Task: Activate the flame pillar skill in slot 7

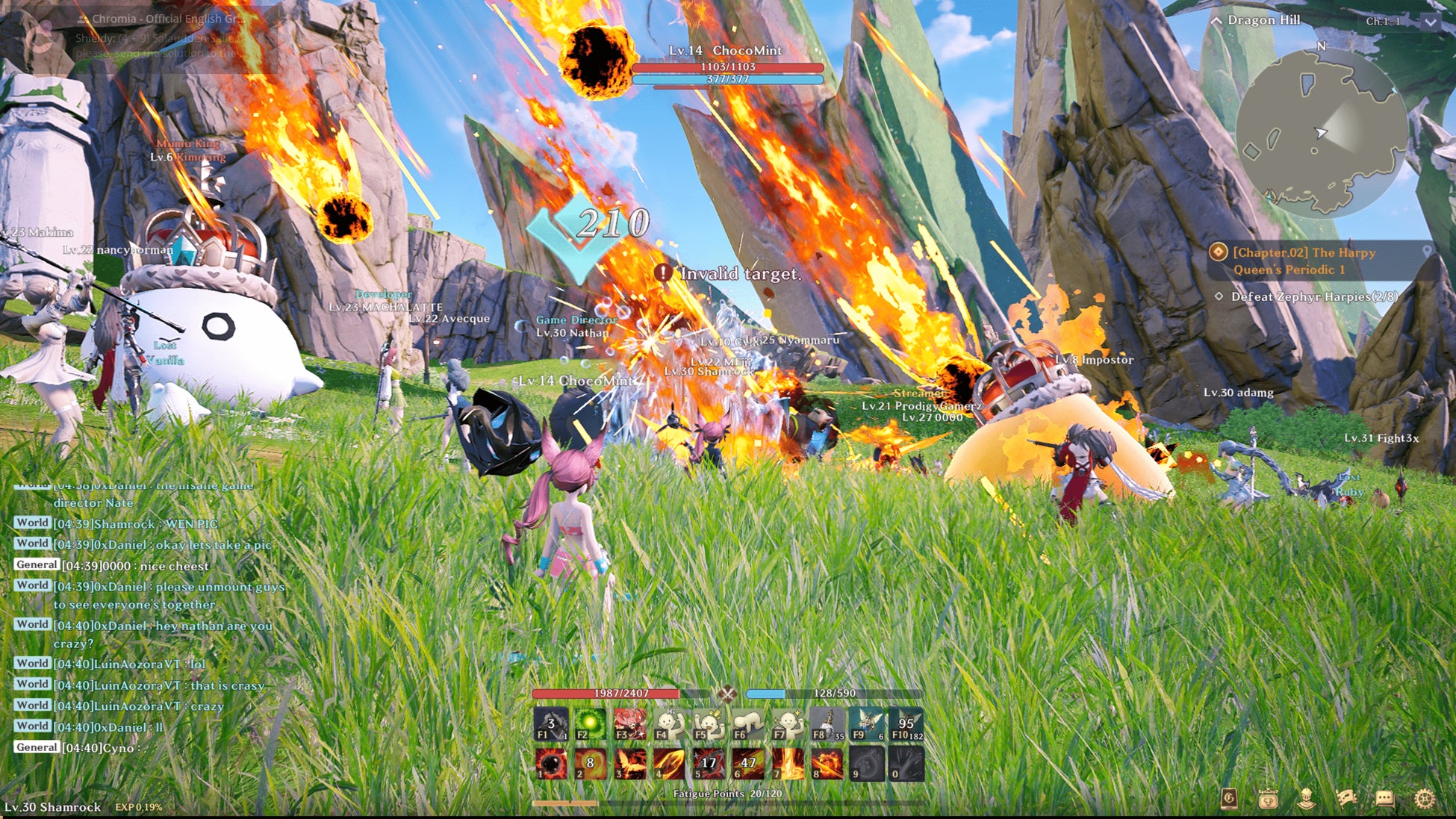Action: [x=788, y=764]
